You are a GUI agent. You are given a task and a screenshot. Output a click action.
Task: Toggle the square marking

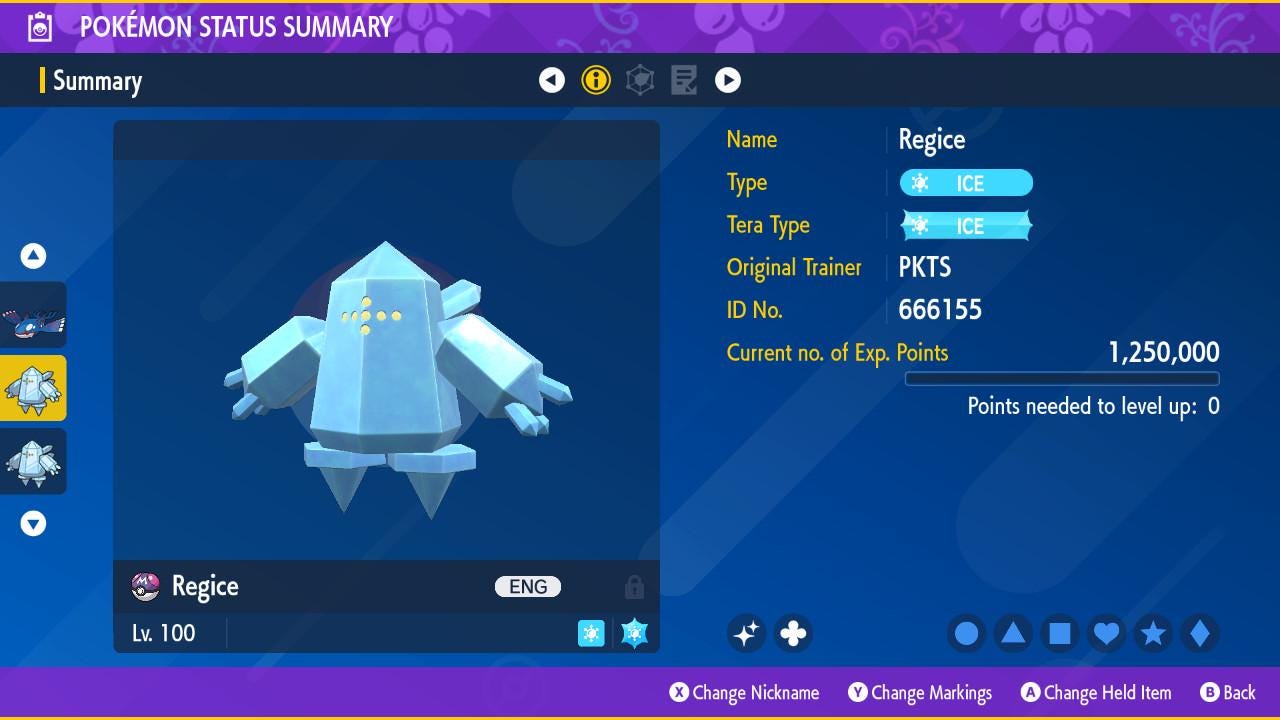click(x=1060, y=633)
